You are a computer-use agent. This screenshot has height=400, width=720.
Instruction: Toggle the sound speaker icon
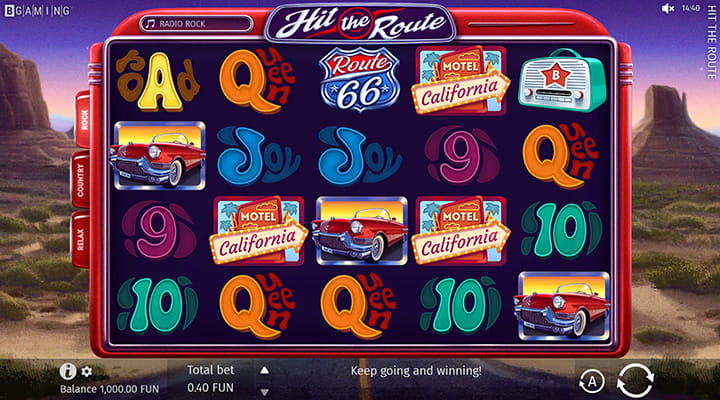[x=668, y=8]
